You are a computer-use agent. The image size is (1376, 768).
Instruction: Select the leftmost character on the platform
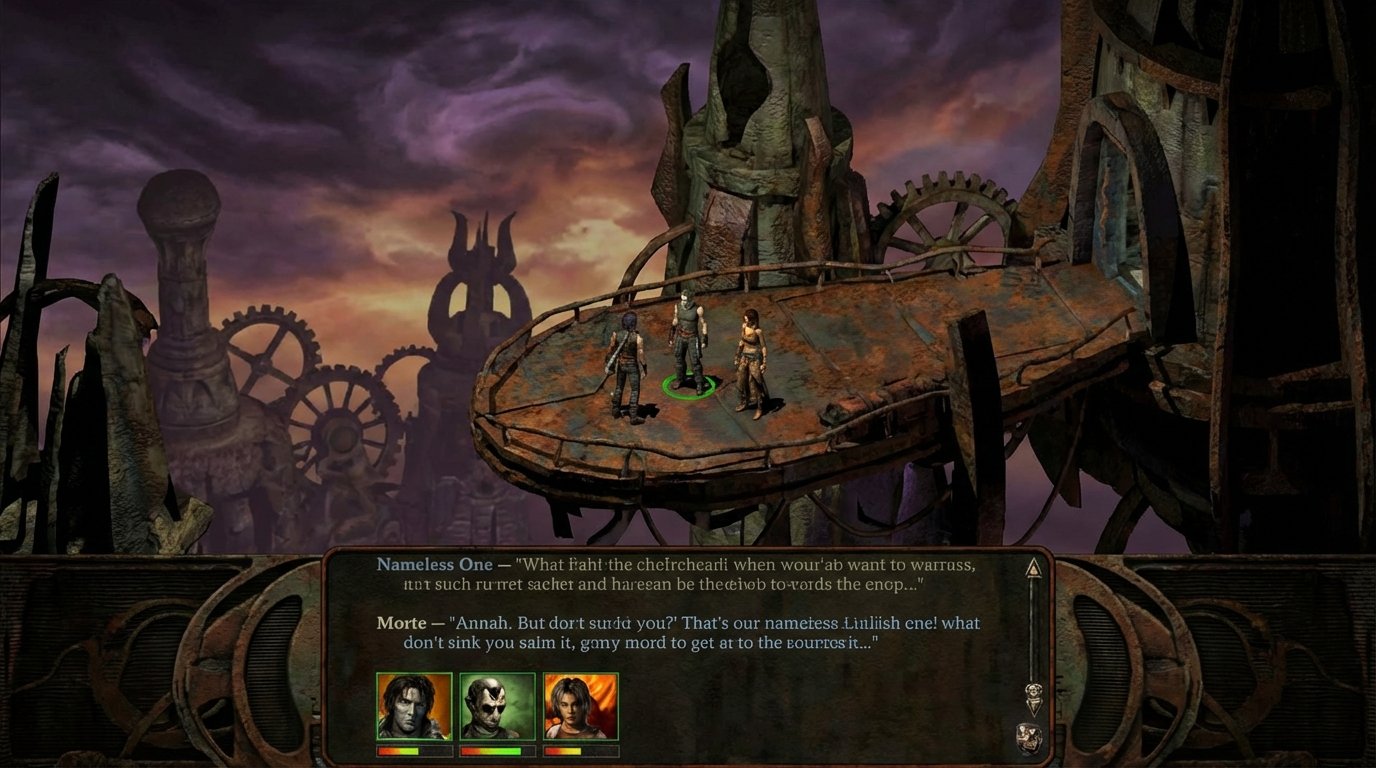pyautogui.click(x=630, y=355)
